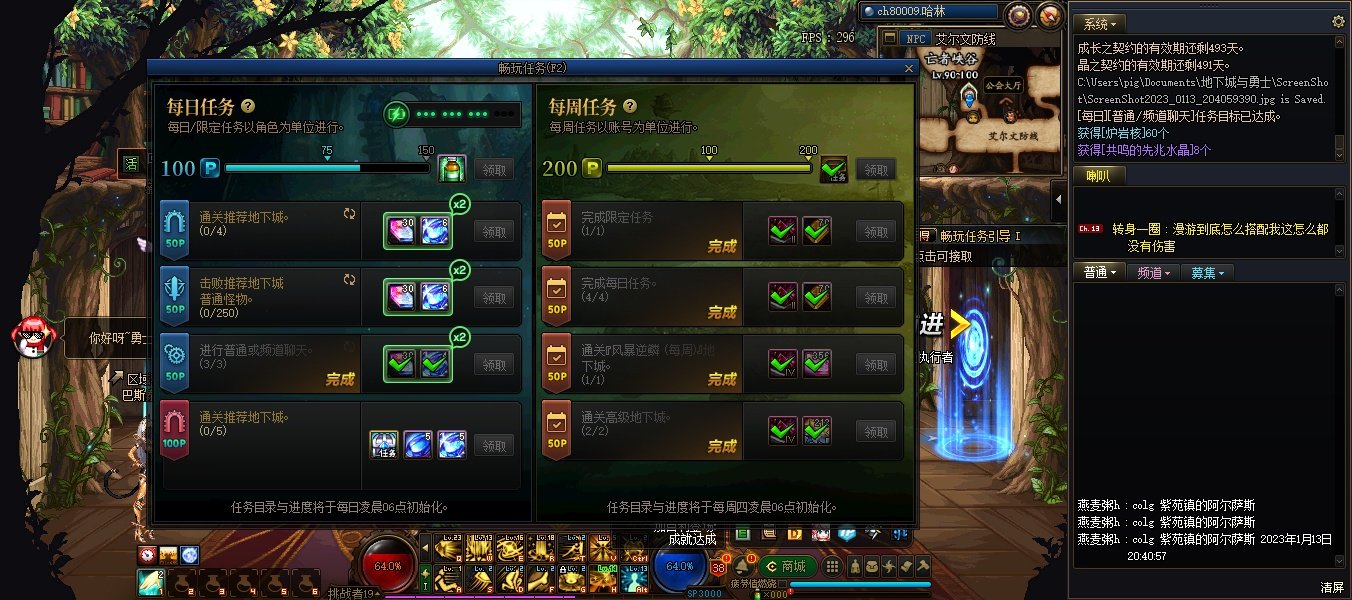The height and width of the screenshot is (600, 1352).
Task: Claim reward for 通关高级地下城 weekly task
Action: pyautogui.click(x=876, y=432)
